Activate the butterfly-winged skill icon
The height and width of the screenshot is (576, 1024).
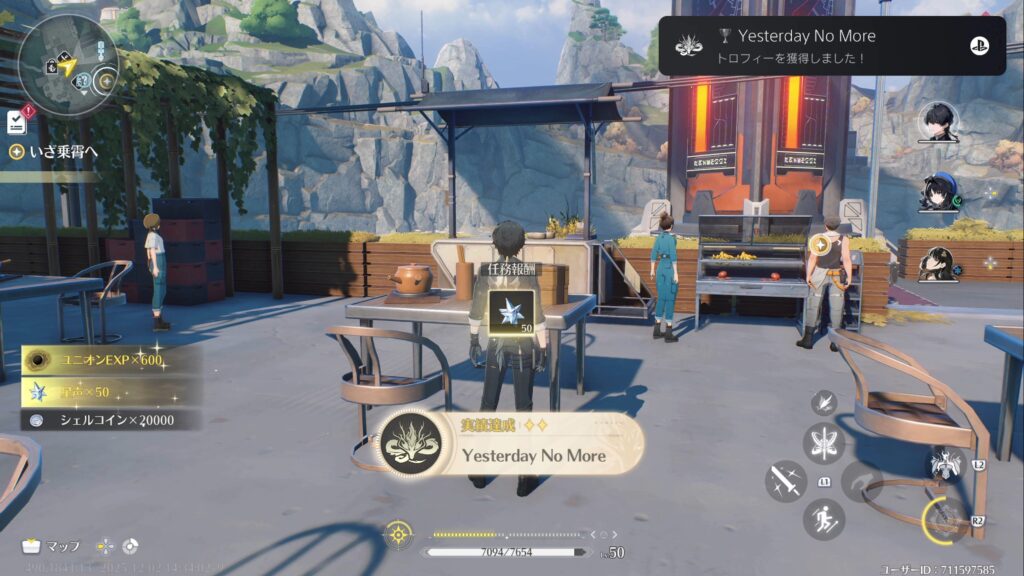click(824, 443)
